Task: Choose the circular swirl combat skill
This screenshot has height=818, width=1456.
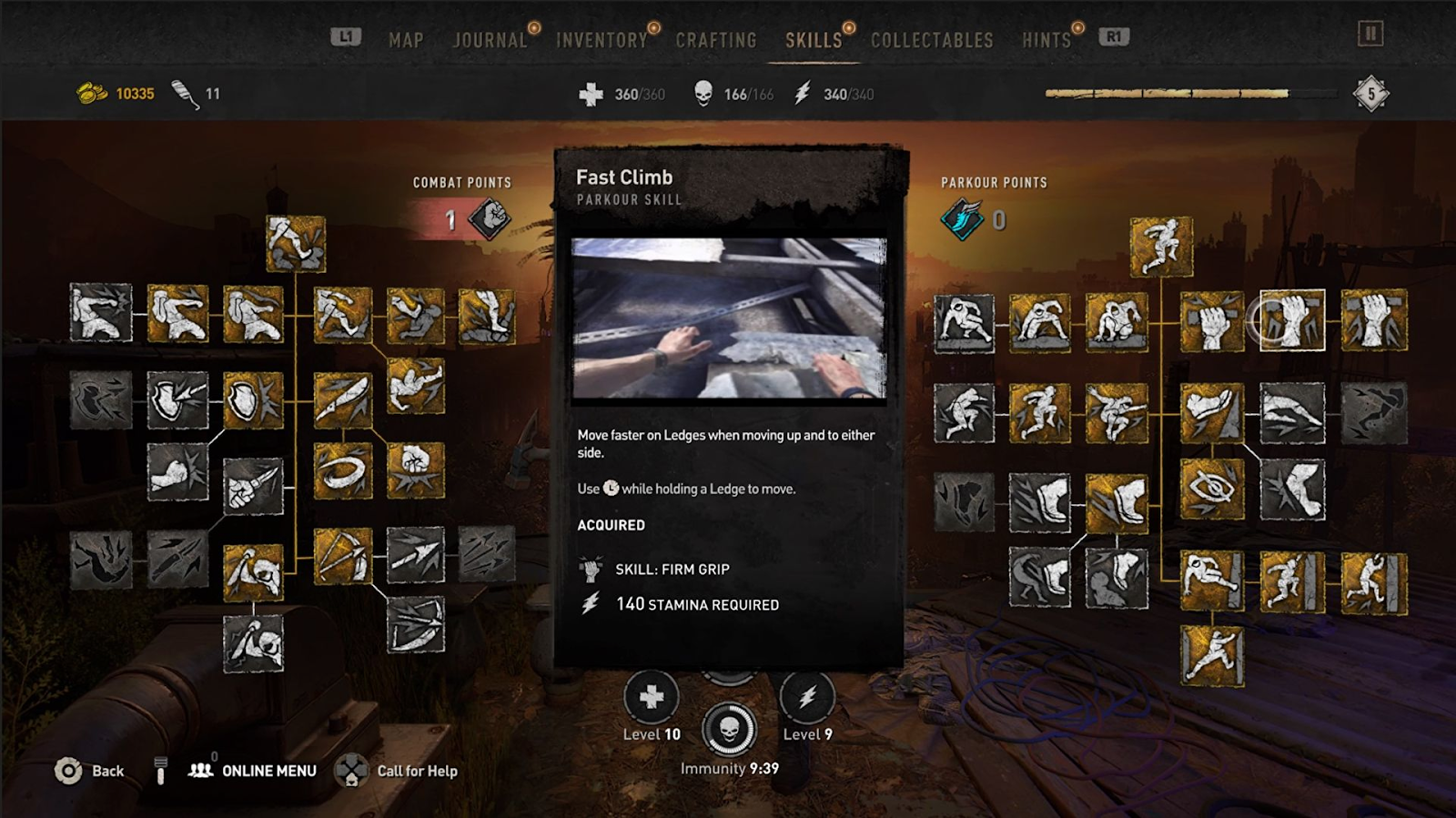Action: (343, 470)
